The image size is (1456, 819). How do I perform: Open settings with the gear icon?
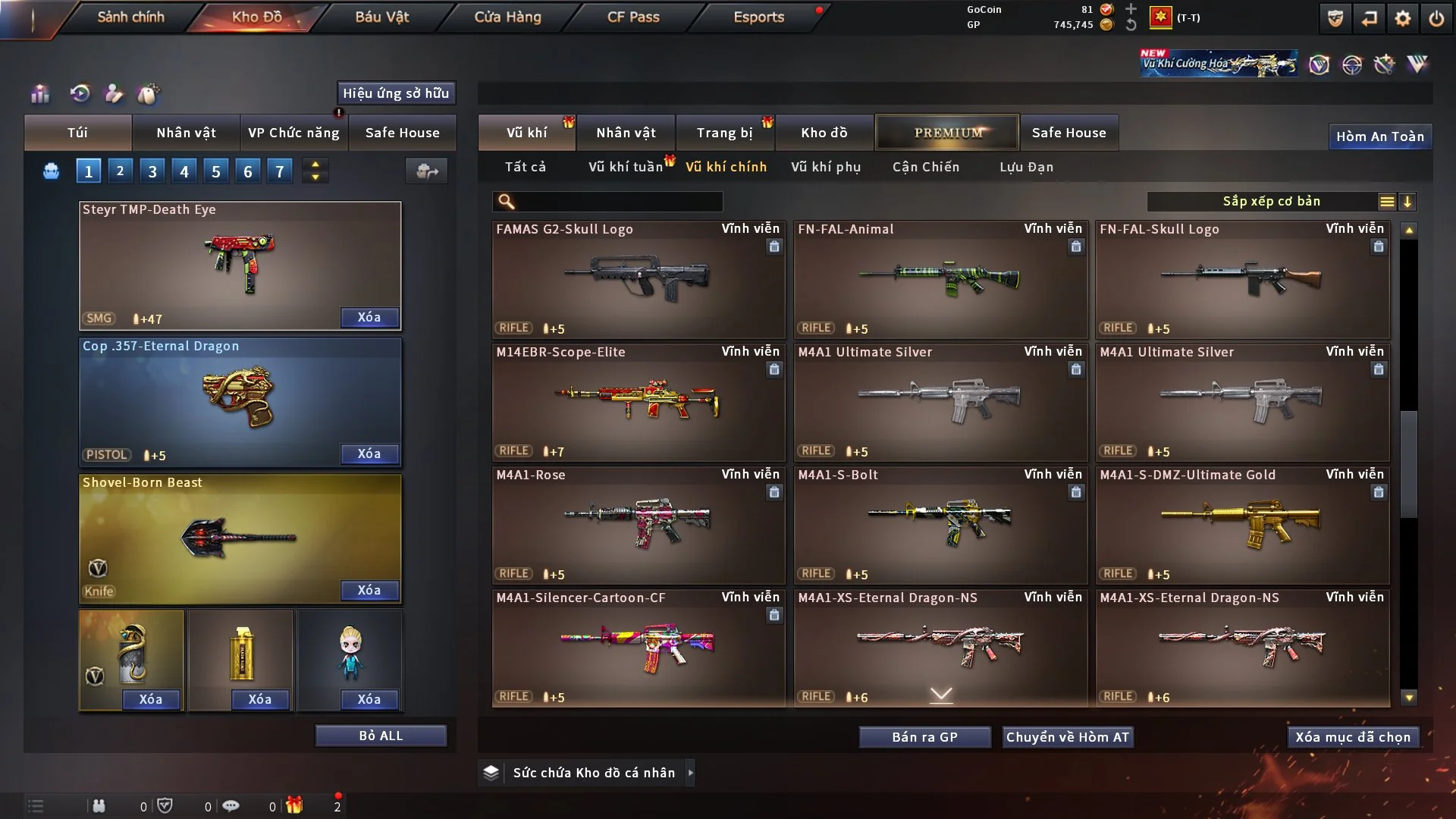pyautogui.click(x=1402, y=18)
